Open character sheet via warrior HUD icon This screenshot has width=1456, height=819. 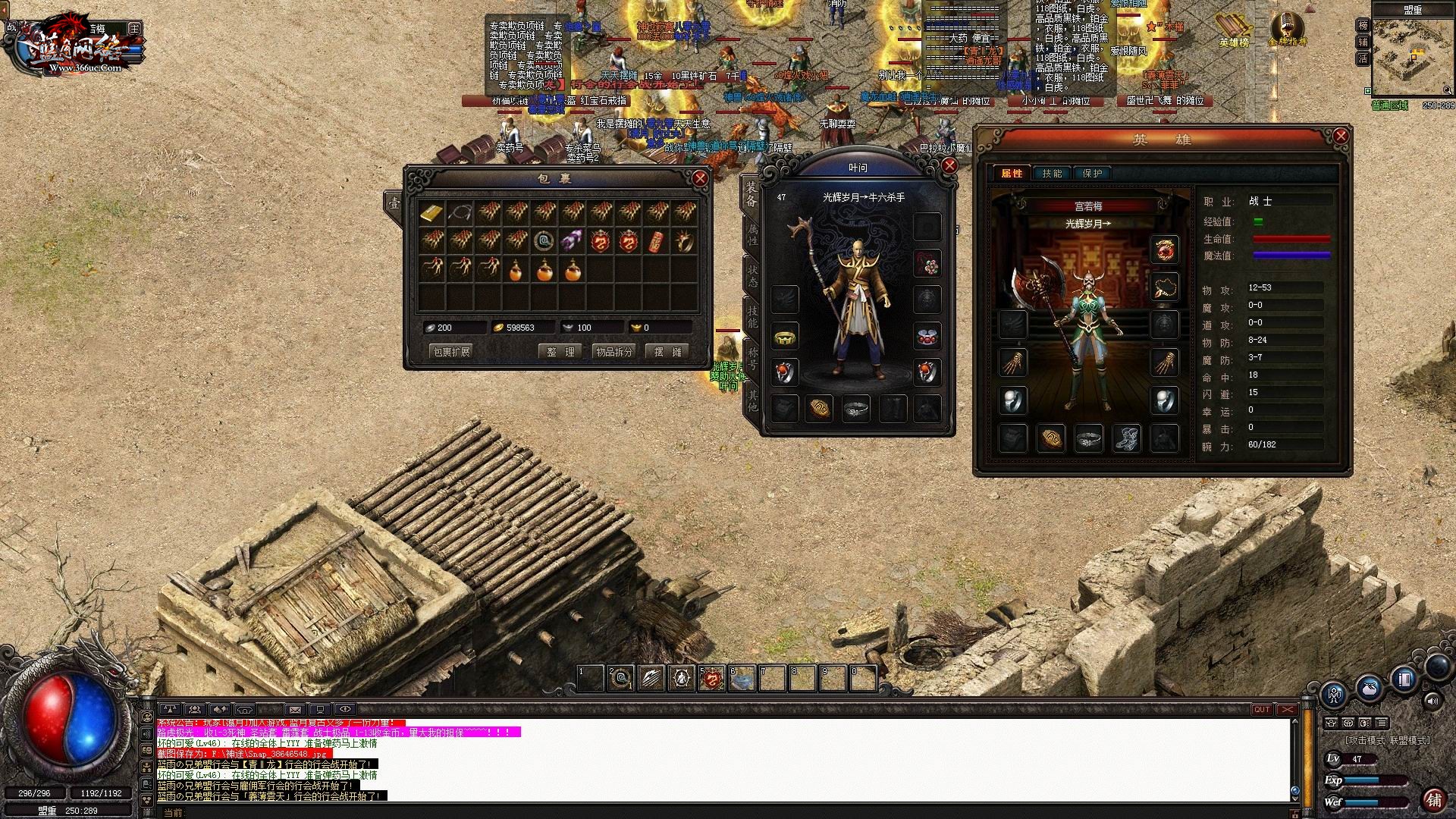pos(1334,693)
